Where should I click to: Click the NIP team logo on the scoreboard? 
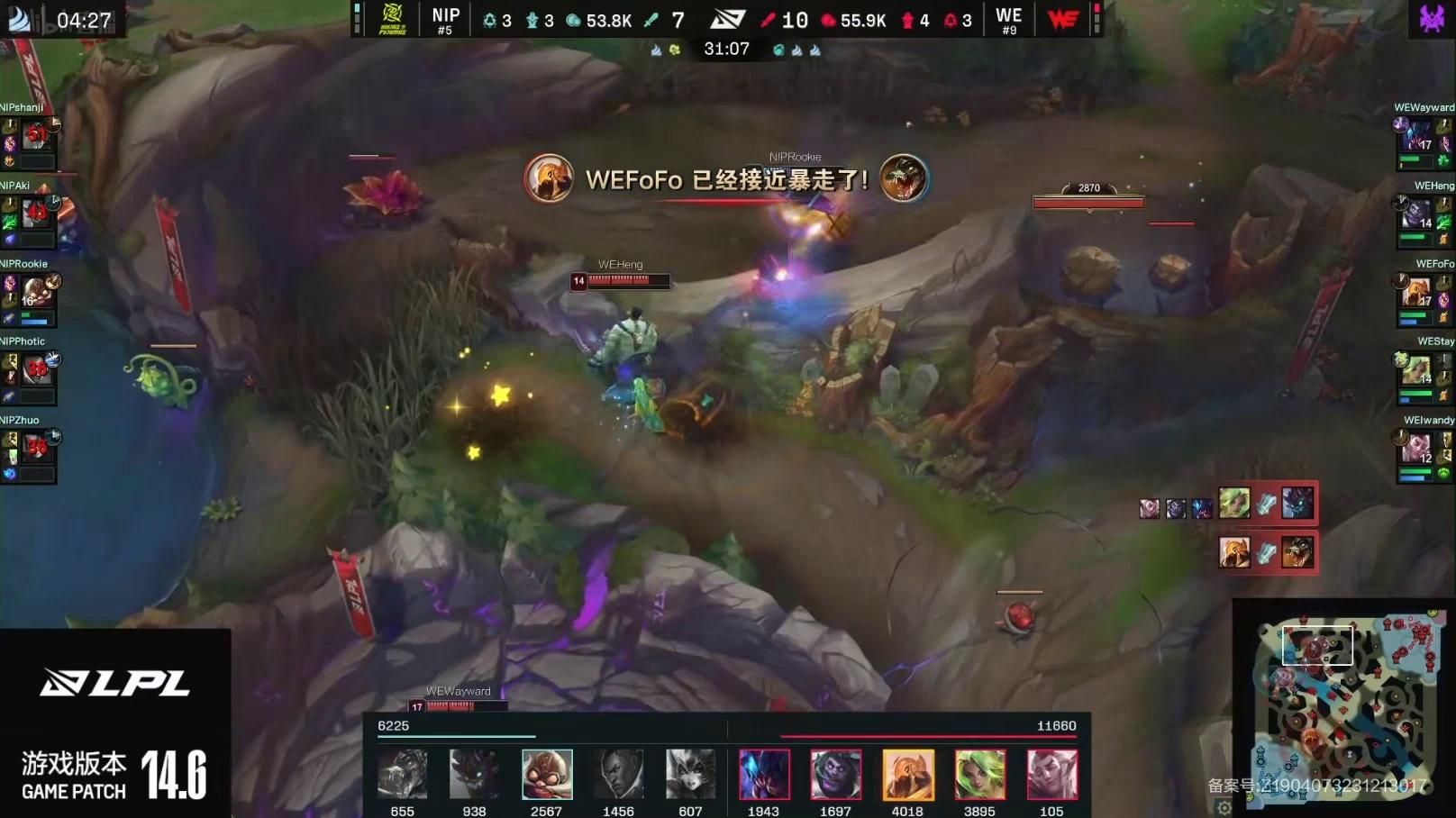(393, 18)
